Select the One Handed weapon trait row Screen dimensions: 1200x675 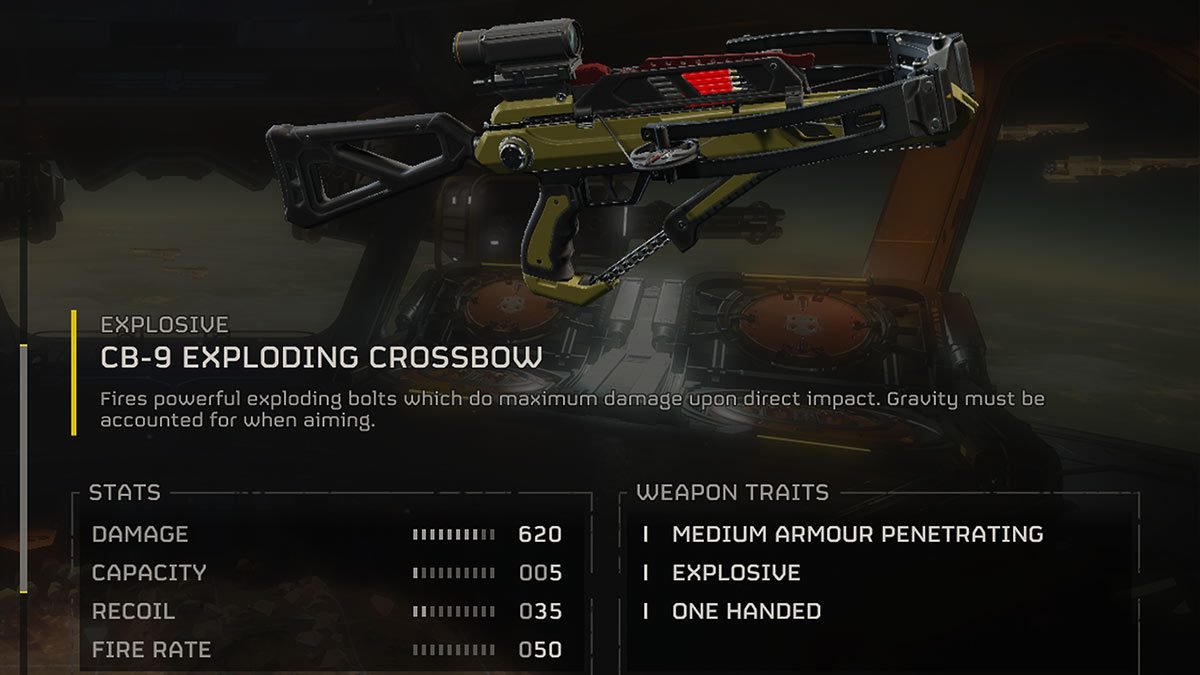[x=746, y=611]
